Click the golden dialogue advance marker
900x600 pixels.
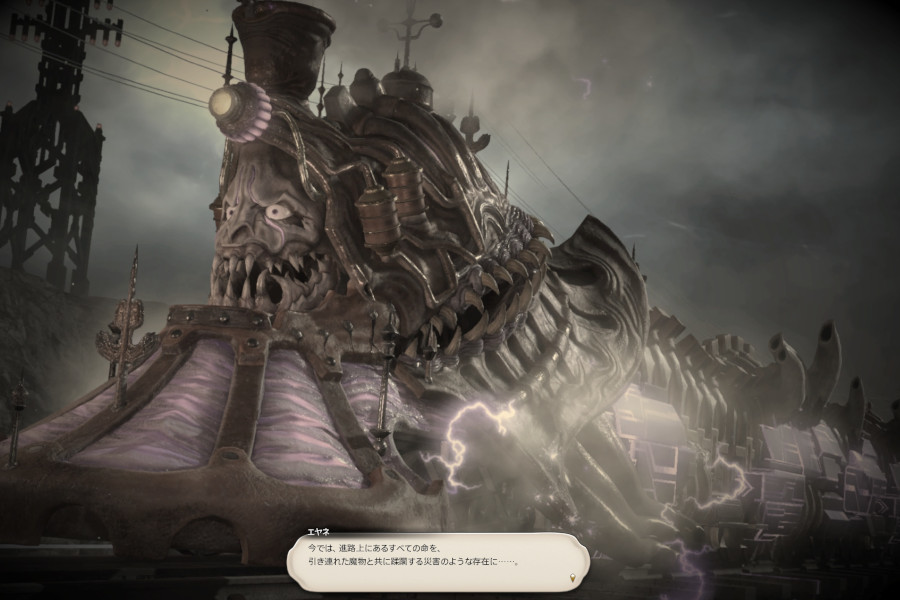tap(572, 580)
